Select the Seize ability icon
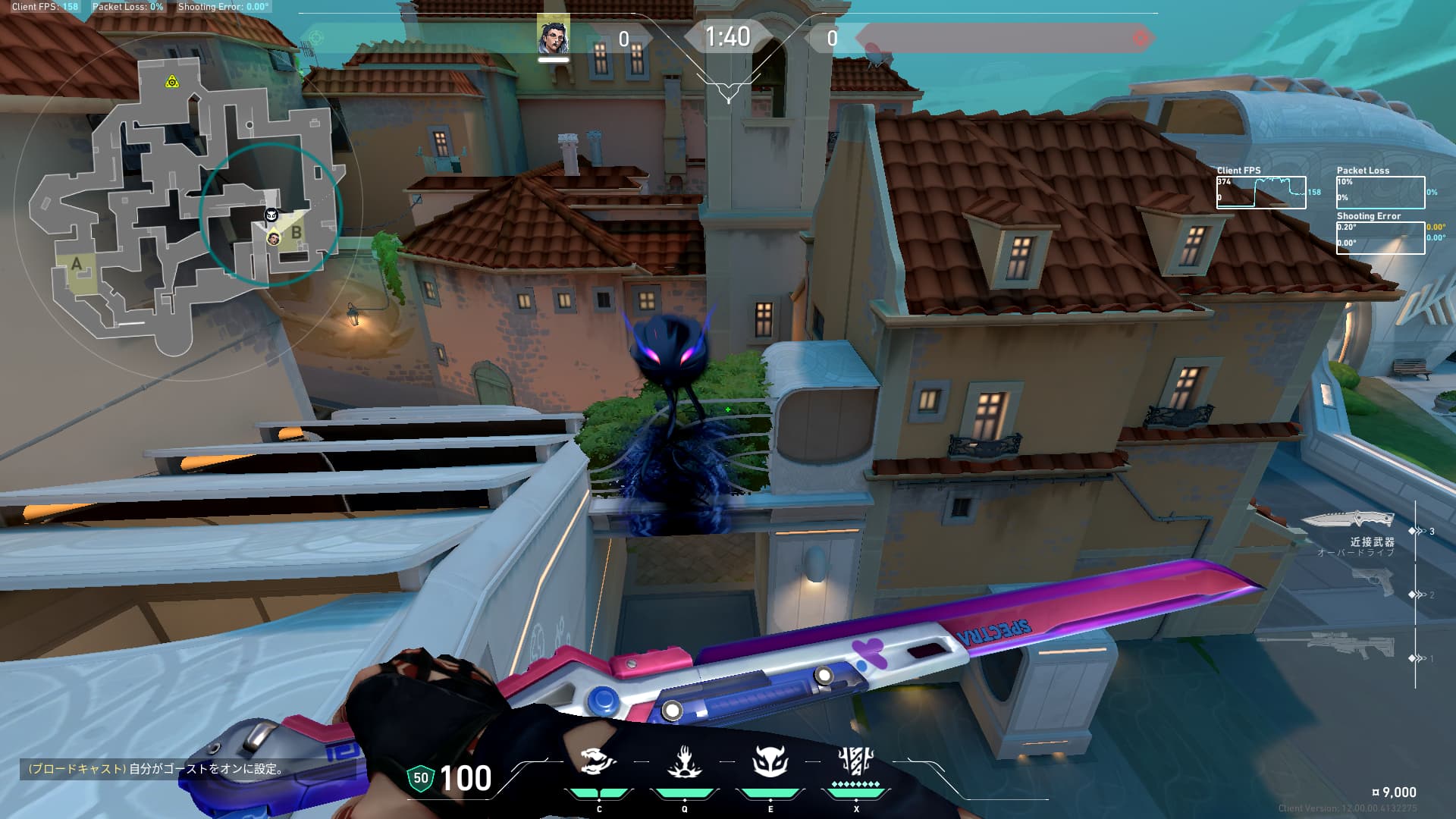Screen dimensions: 1456x819 click(684, 761)
